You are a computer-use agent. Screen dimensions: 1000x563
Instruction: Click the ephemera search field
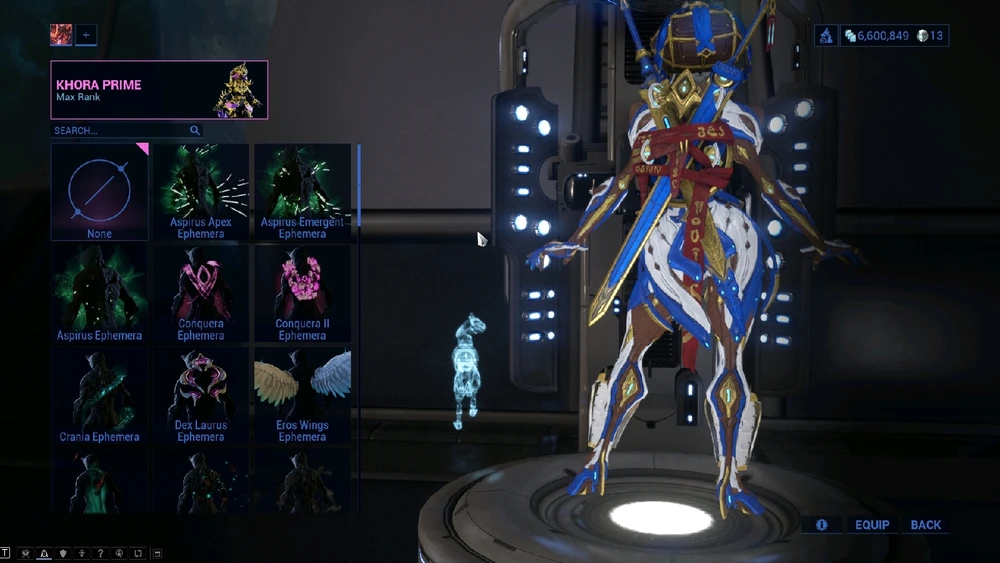pos(120,131)
